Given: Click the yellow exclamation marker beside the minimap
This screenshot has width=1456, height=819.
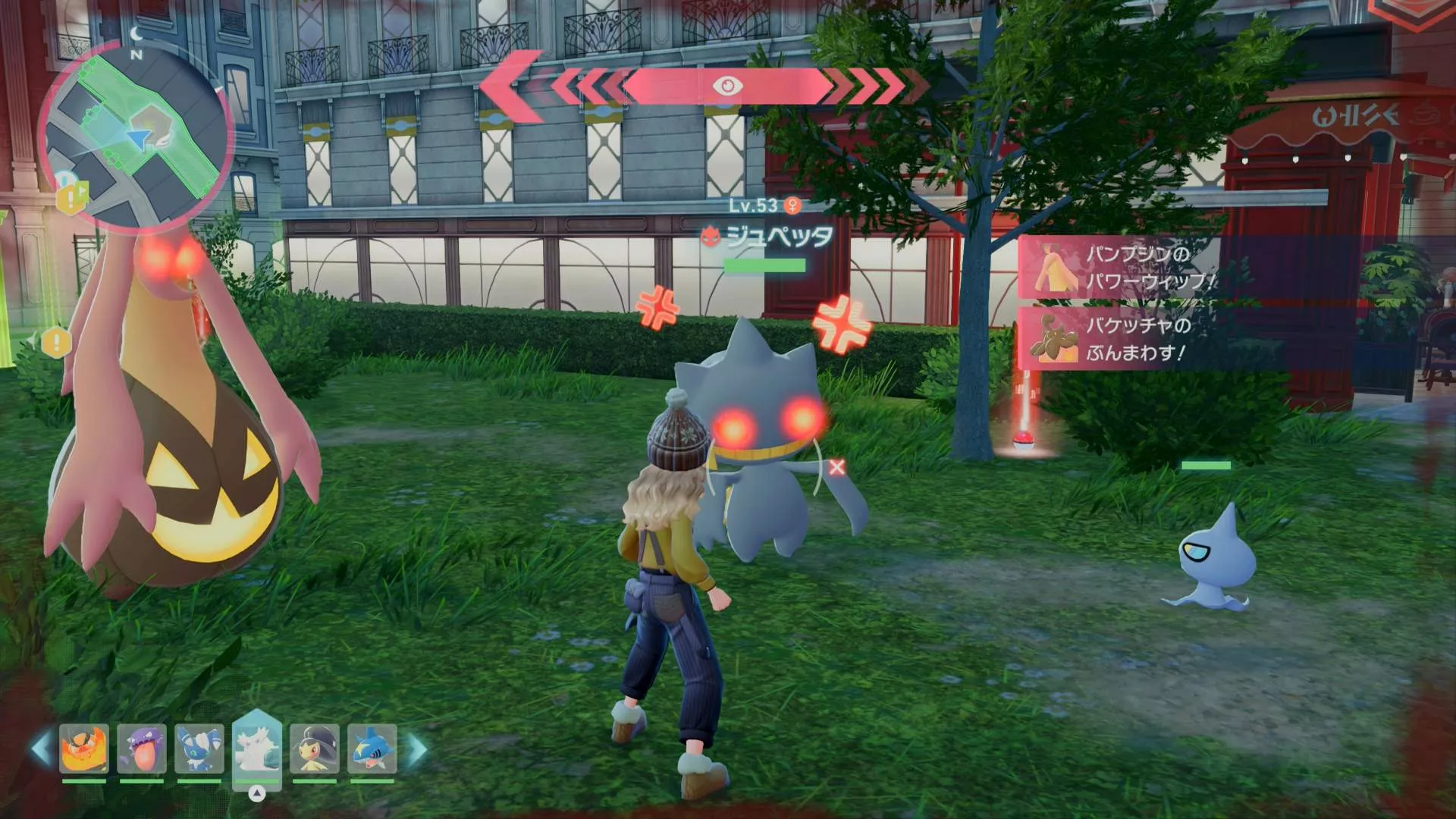Looking at the screenshot, I should pos(70,196).
